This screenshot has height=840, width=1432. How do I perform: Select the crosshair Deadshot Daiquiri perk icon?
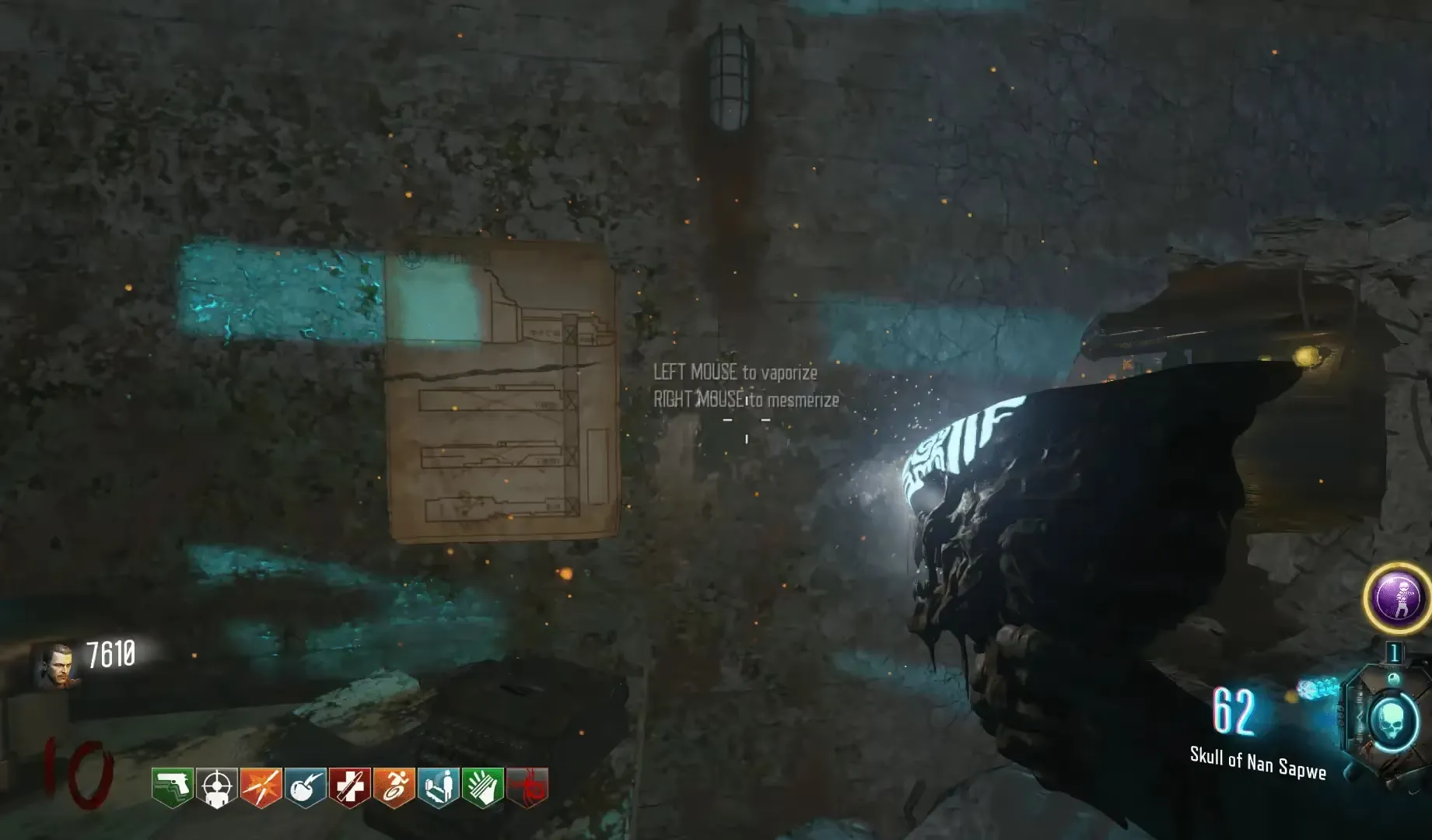coord(216,788)
